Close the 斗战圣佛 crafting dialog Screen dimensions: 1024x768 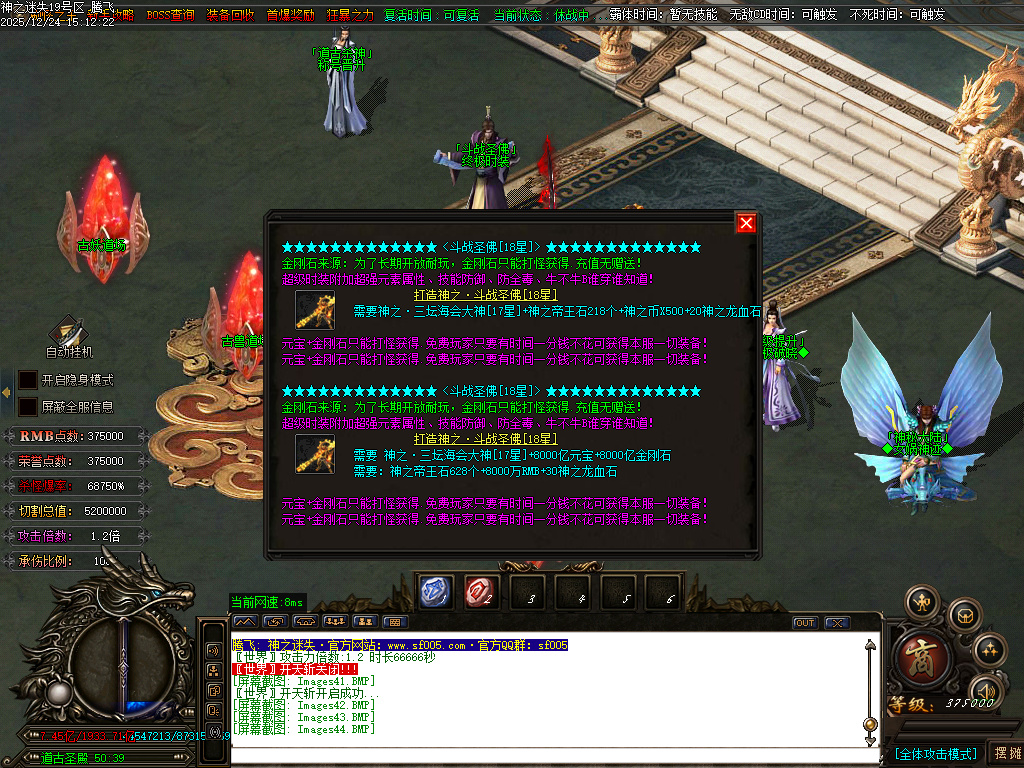pos(745,223)
